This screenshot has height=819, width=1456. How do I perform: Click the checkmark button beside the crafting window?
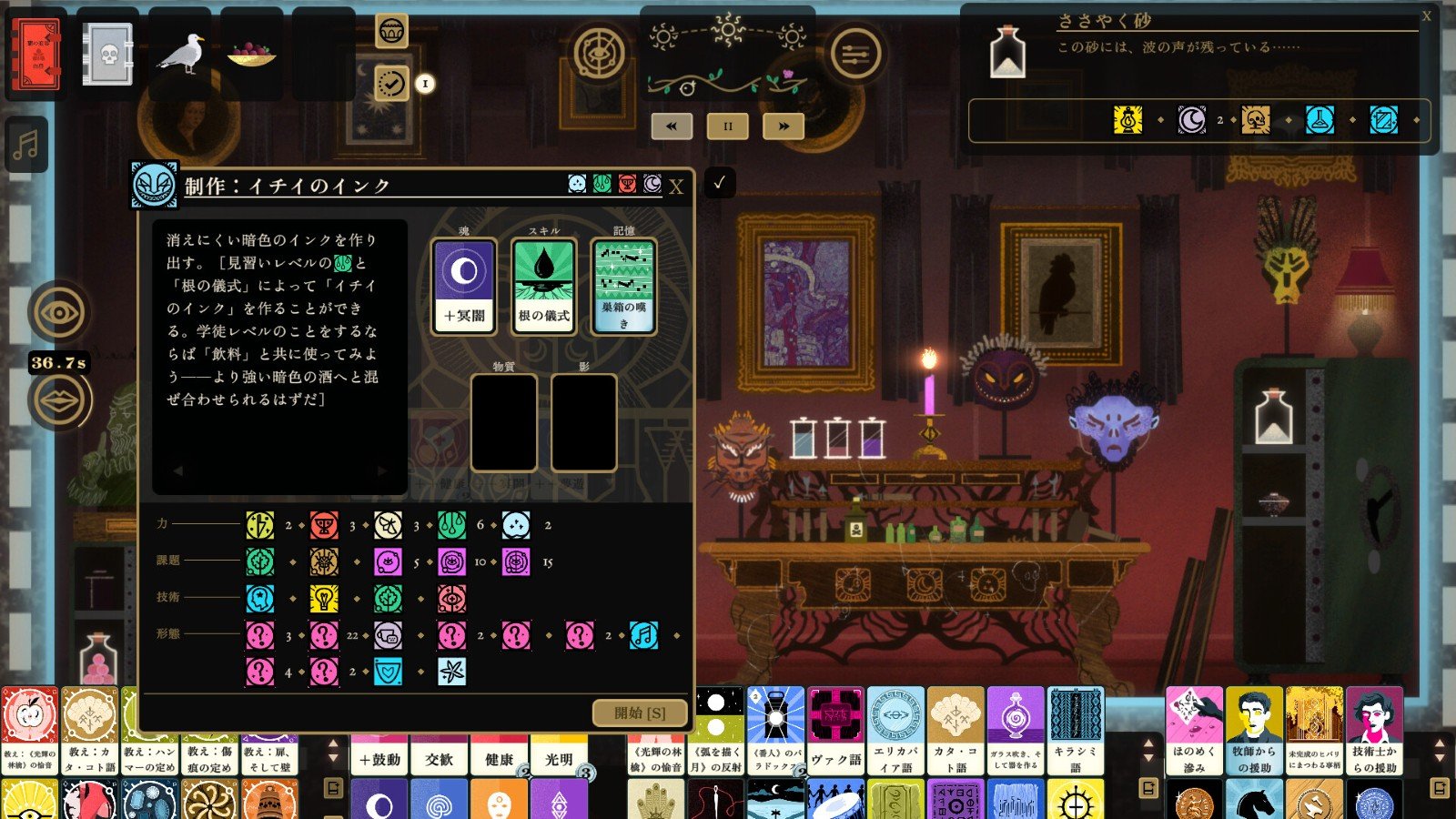coord(719,183)
